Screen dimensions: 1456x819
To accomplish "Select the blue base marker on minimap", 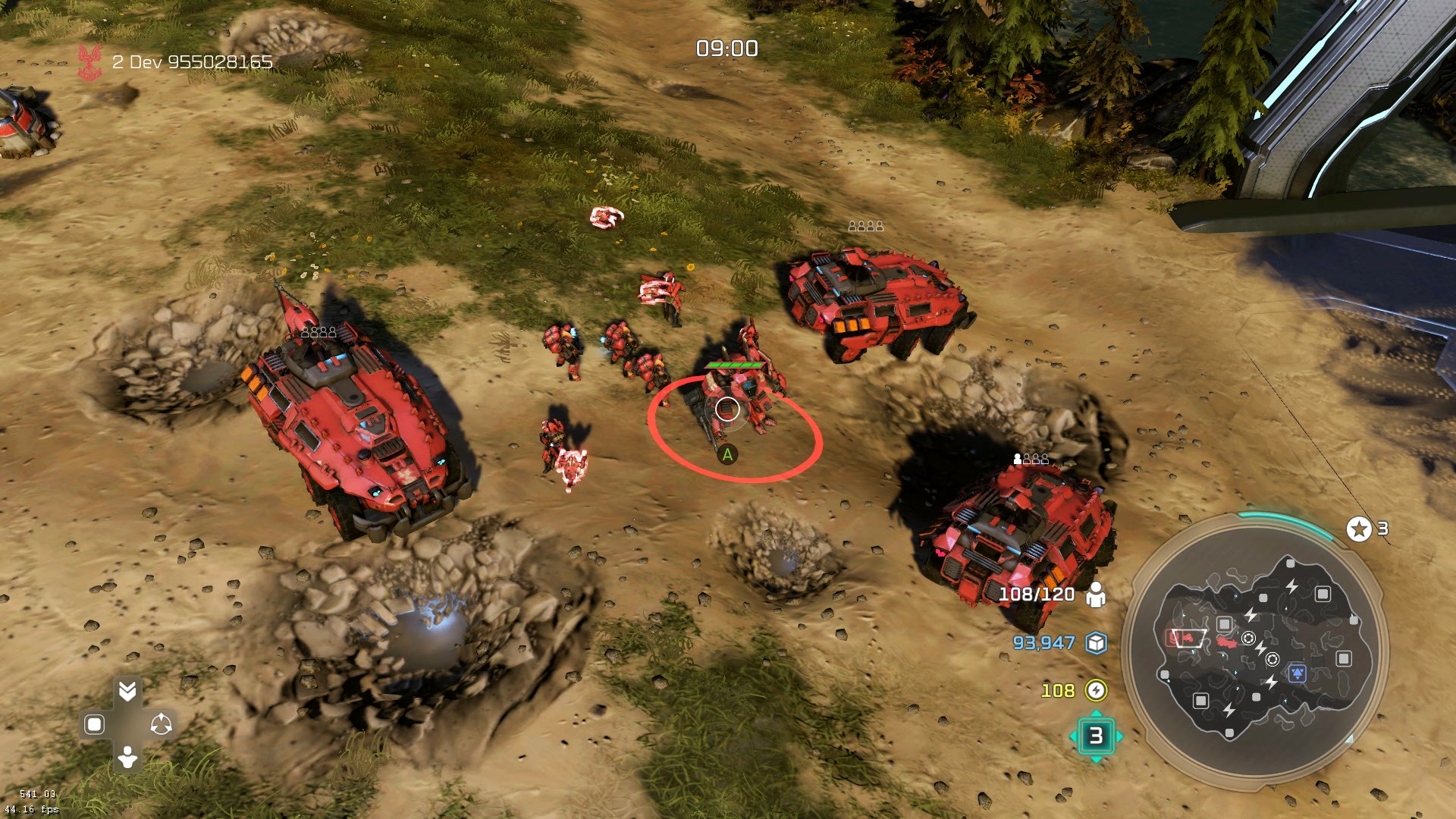I will coord(1298,673).
